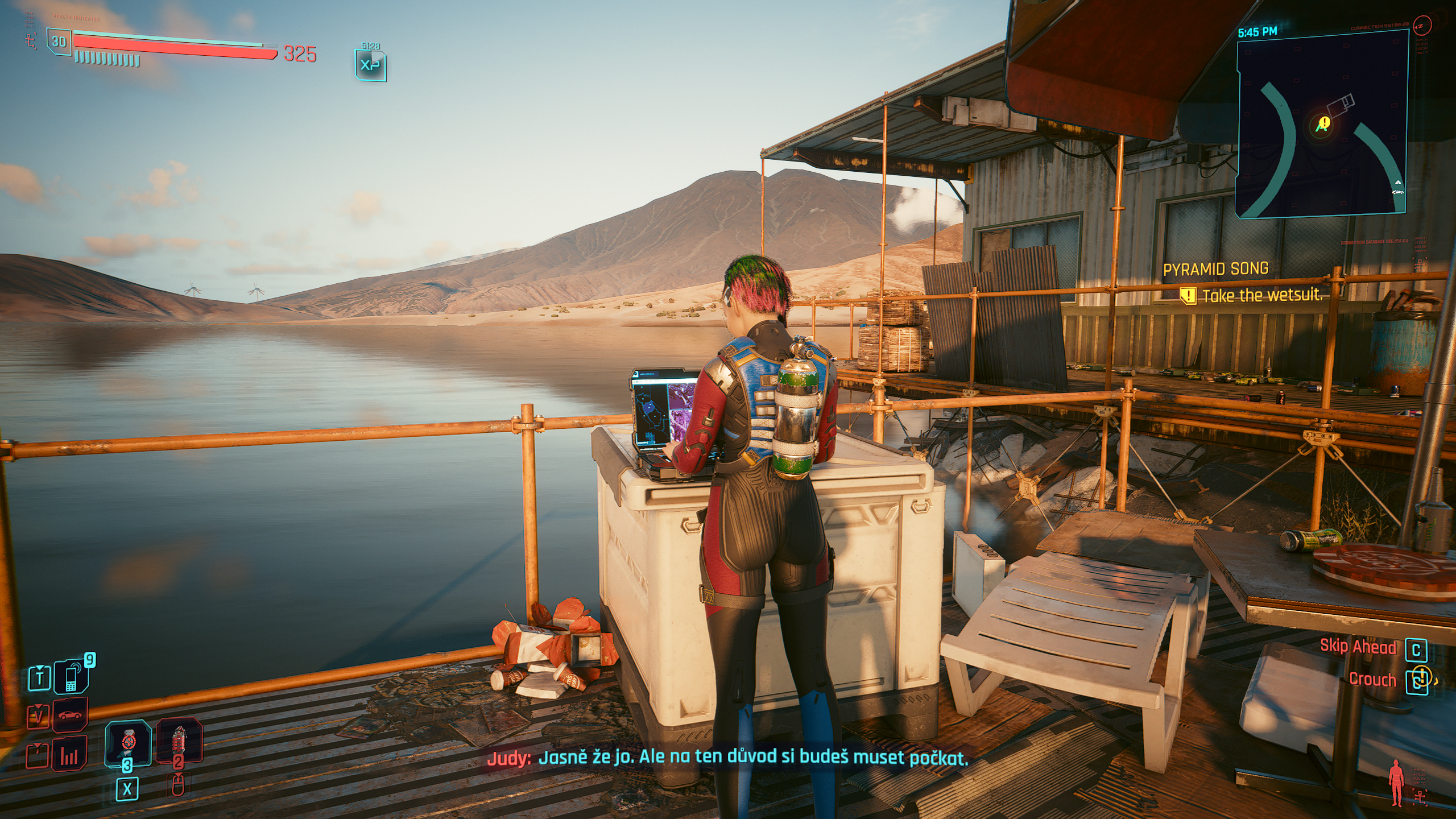Screen dimensions: 1456x819
Task: Click the Skip Ahead label
Action: coord(1358,647)
